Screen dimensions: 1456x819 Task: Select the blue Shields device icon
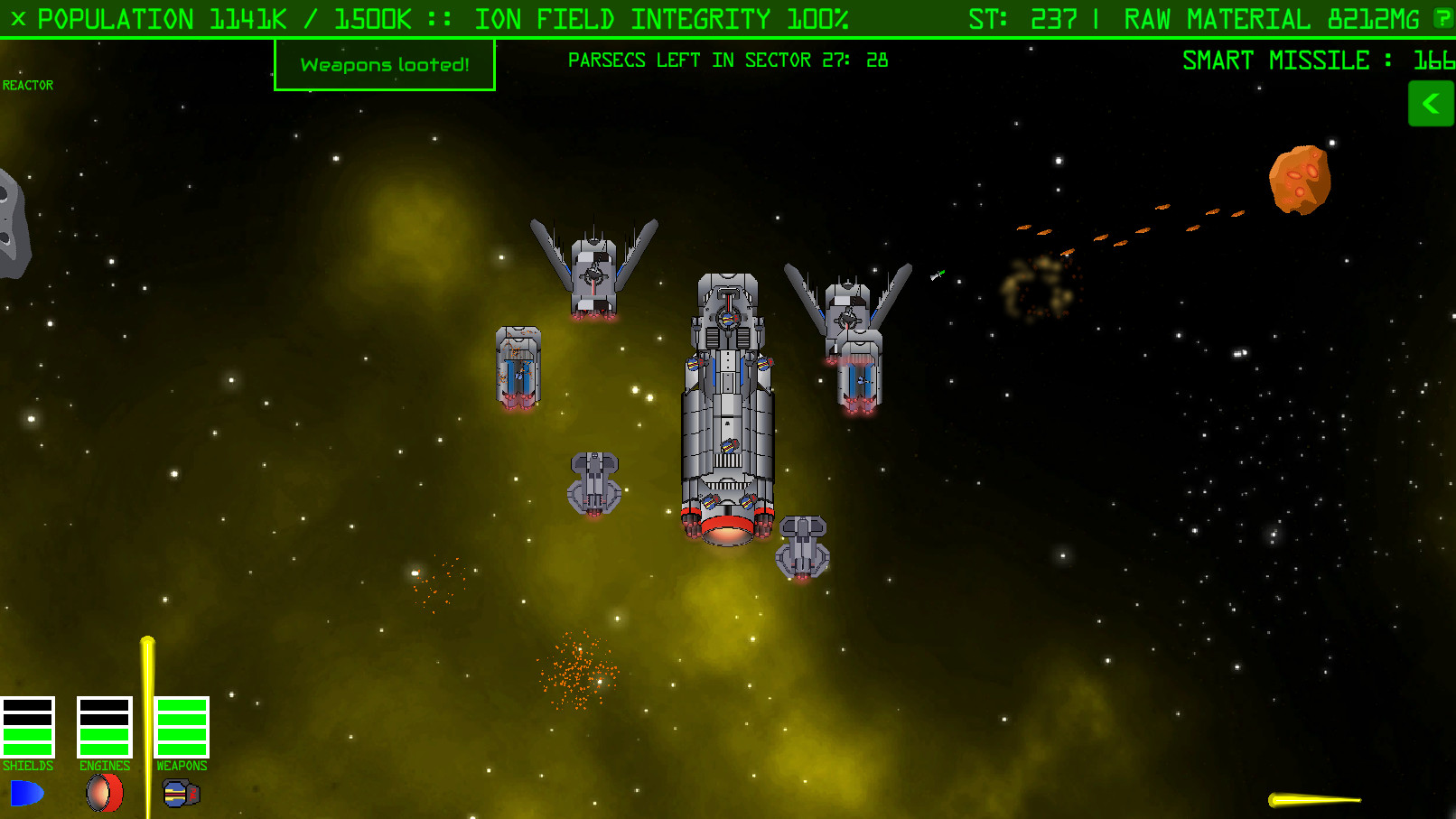[27, 794]
